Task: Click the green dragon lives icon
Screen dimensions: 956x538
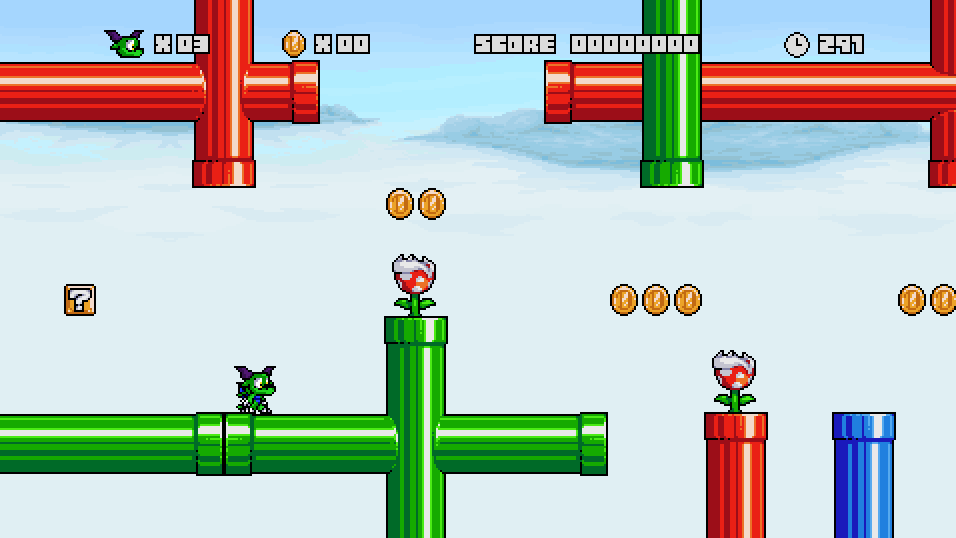Action: (x=126, y=43)
